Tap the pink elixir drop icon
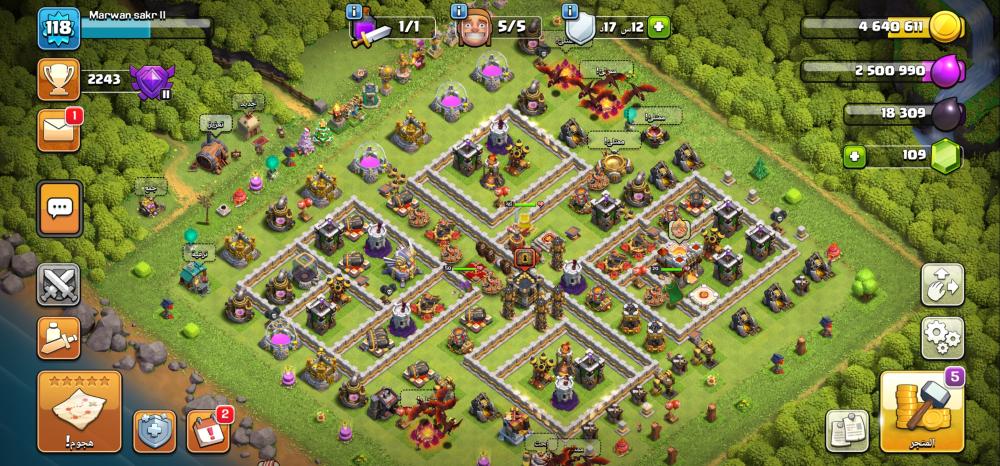Screen dimensions: 1000x466 (945, 71)
